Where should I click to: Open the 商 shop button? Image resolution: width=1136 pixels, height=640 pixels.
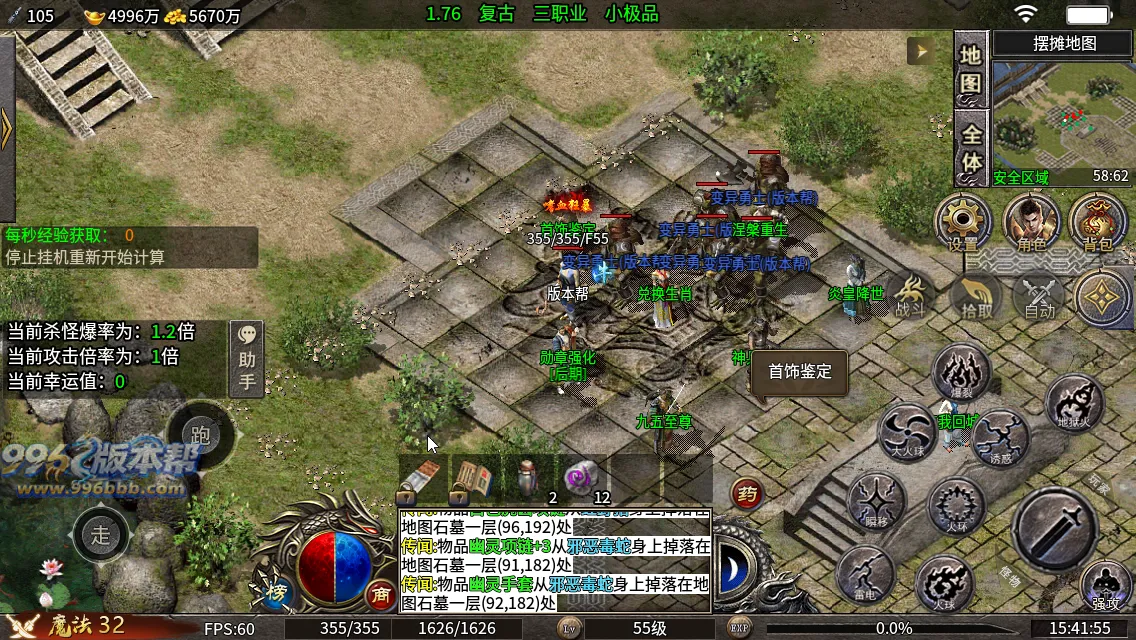tap(380, 593)
